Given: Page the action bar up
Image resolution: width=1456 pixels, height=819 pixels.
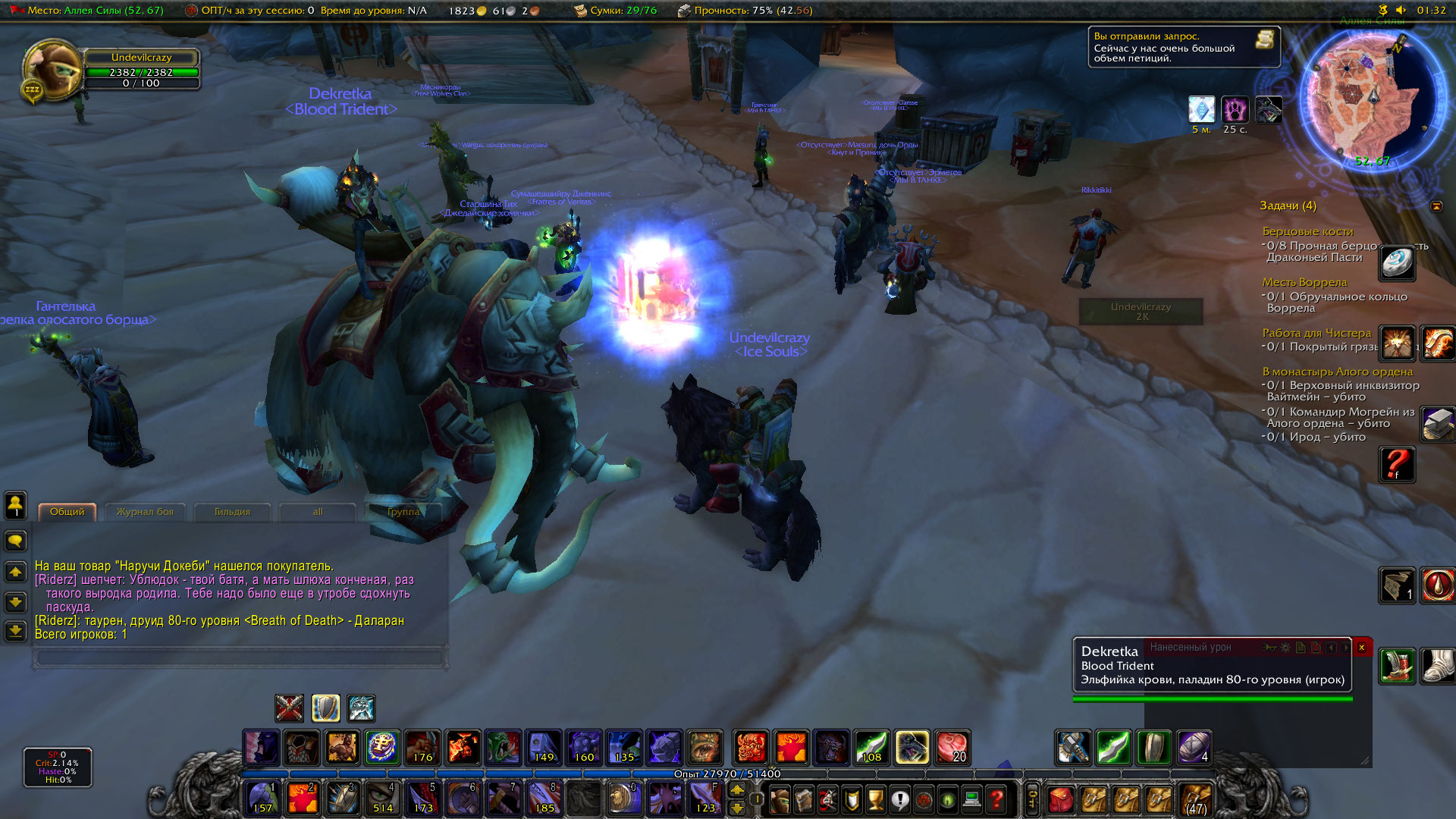Looking at the screenshot, I should tap(737, 790).
